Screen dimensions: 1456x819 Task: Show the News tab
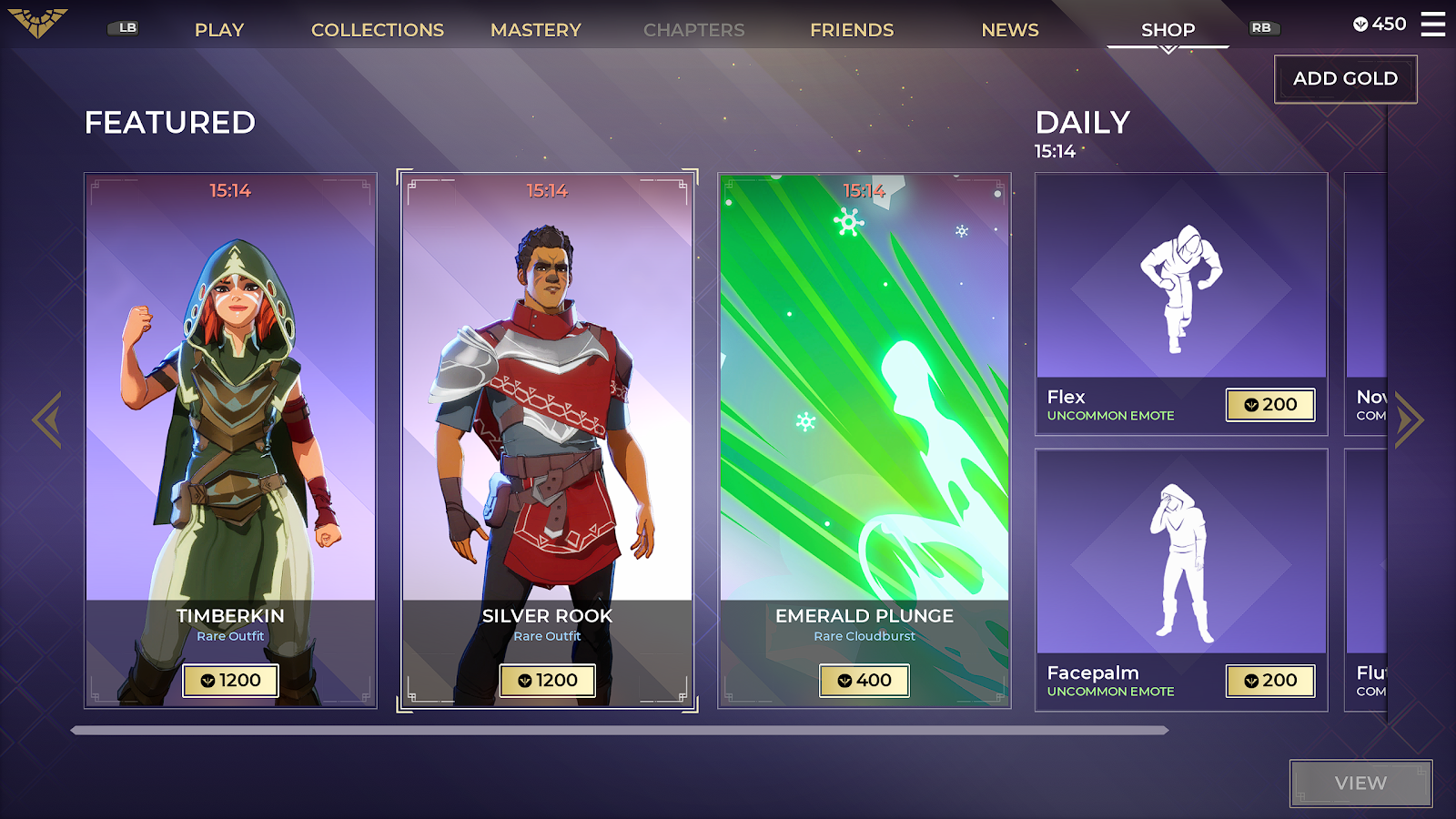pos(1010,30)
